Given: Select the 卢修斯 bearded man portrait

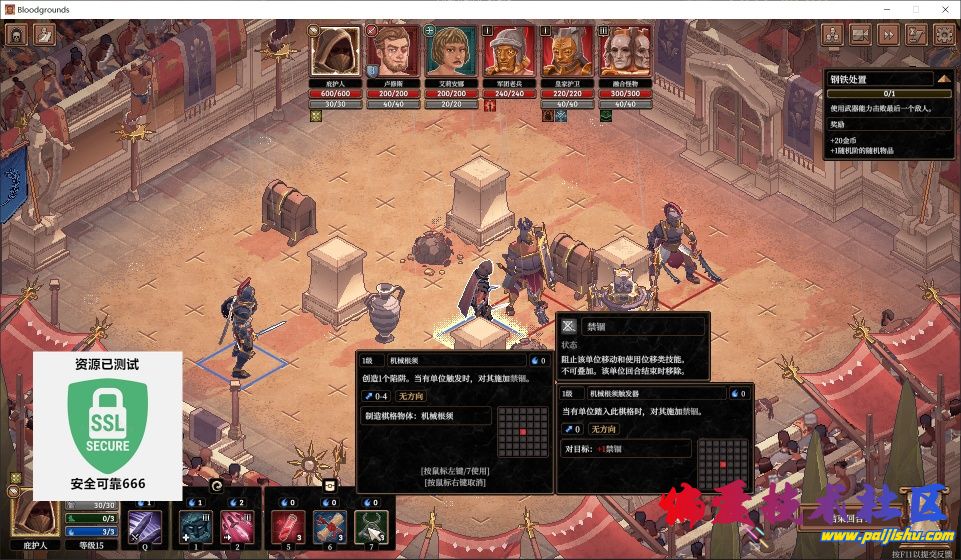Looking at the screenshot, I should coord(393,53).
